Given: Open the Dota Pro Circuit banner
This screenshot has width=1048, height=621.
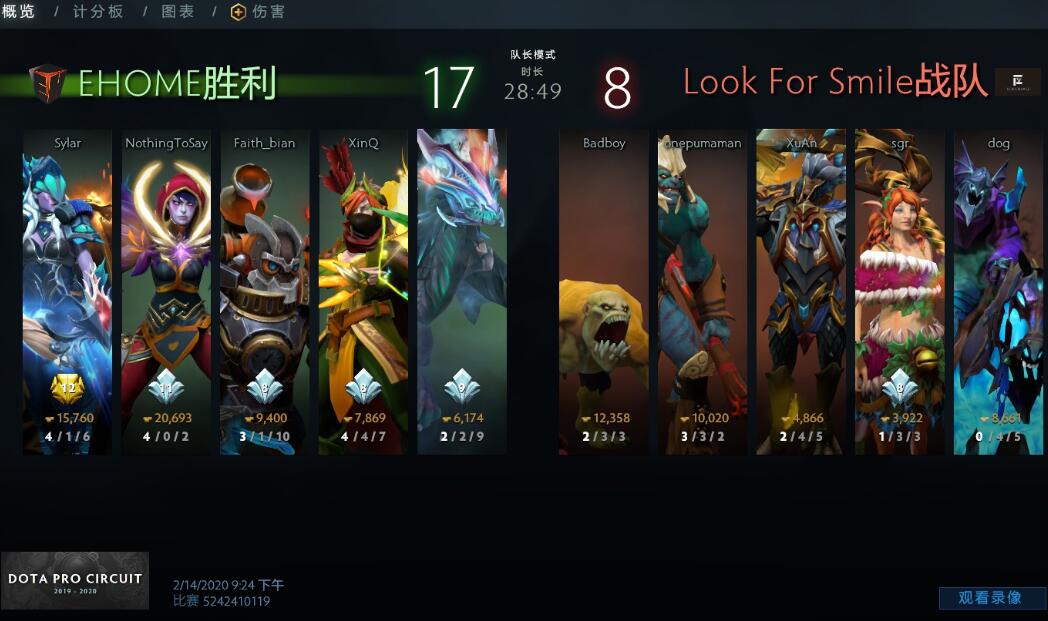Looking at the screenshot, I should pyautogui.click(x=75, y=581).
